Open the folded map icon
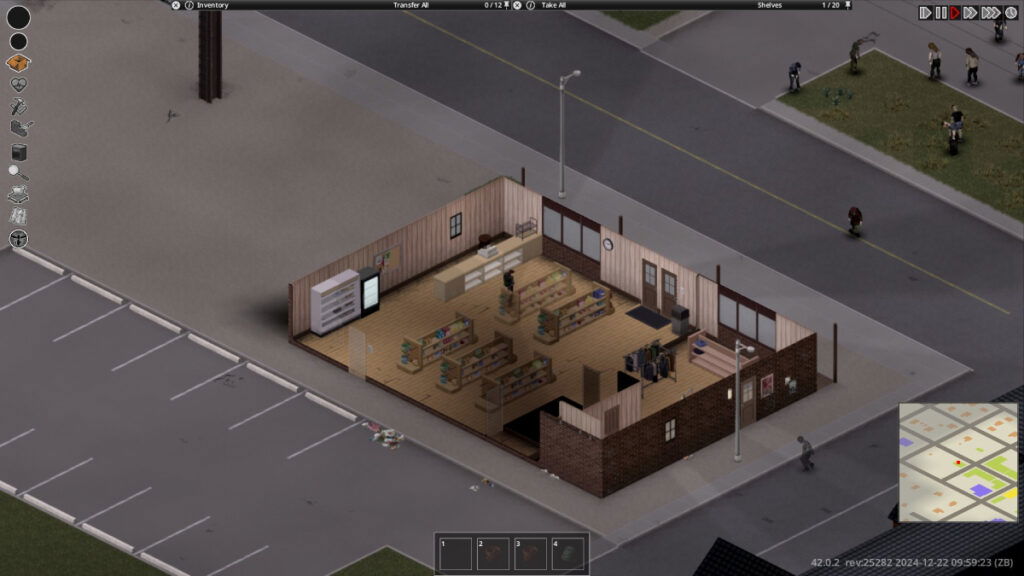 [18, 216]
